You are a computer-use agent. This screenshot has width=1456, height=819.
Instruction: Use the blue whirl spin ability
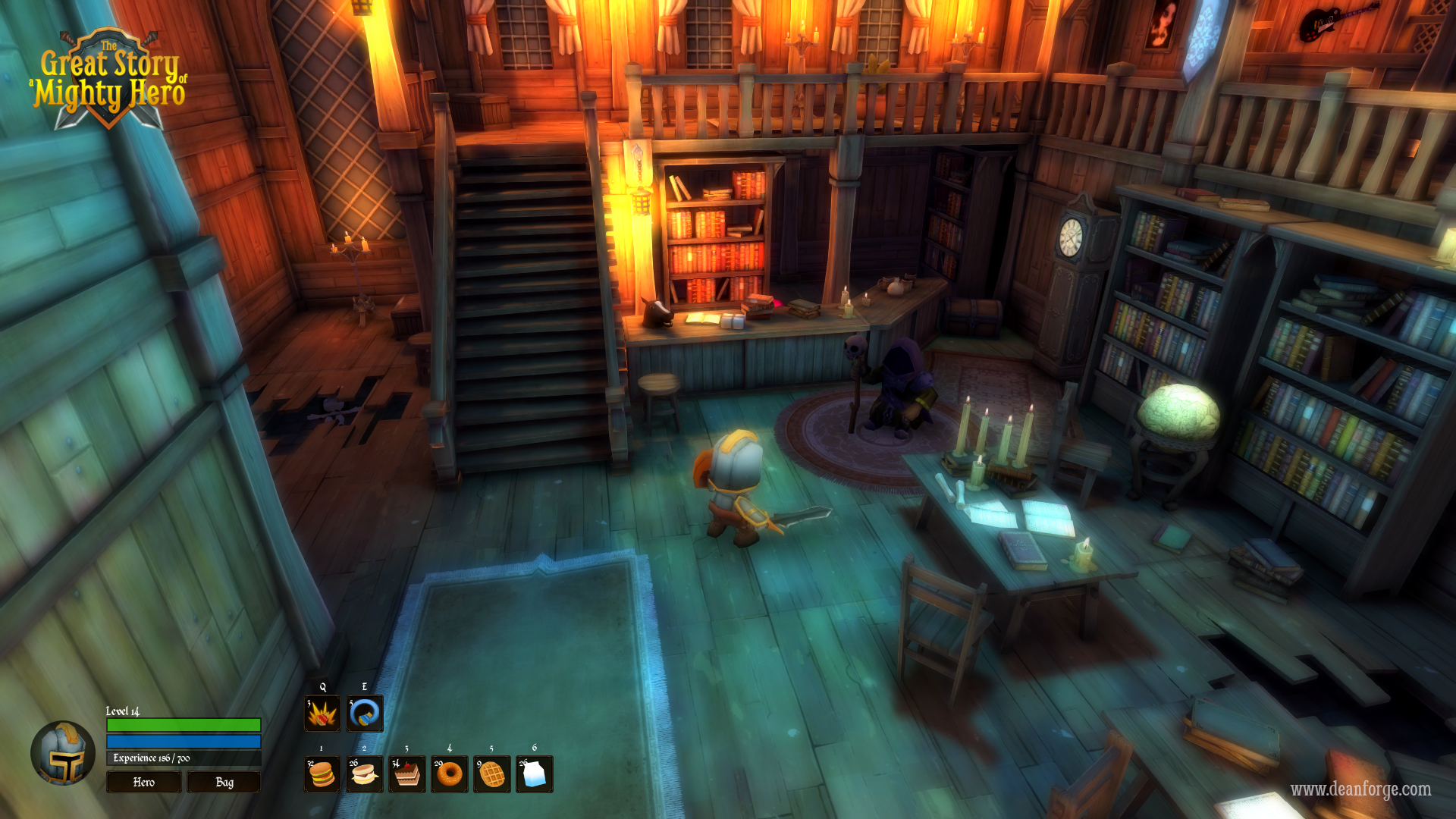point(365,714)
